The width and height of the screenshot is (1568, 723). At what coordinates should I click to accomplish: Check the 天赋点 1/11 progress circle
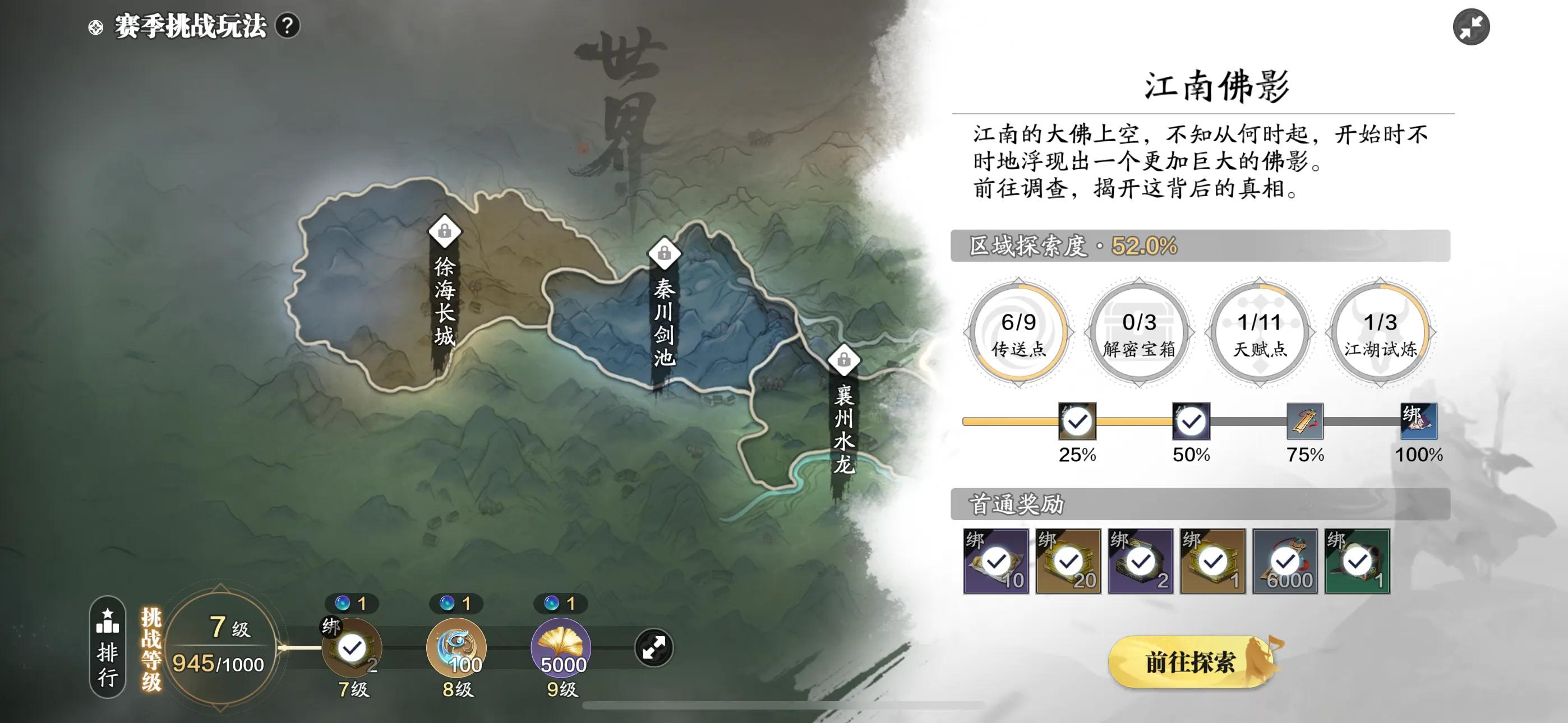point(1260,332)
